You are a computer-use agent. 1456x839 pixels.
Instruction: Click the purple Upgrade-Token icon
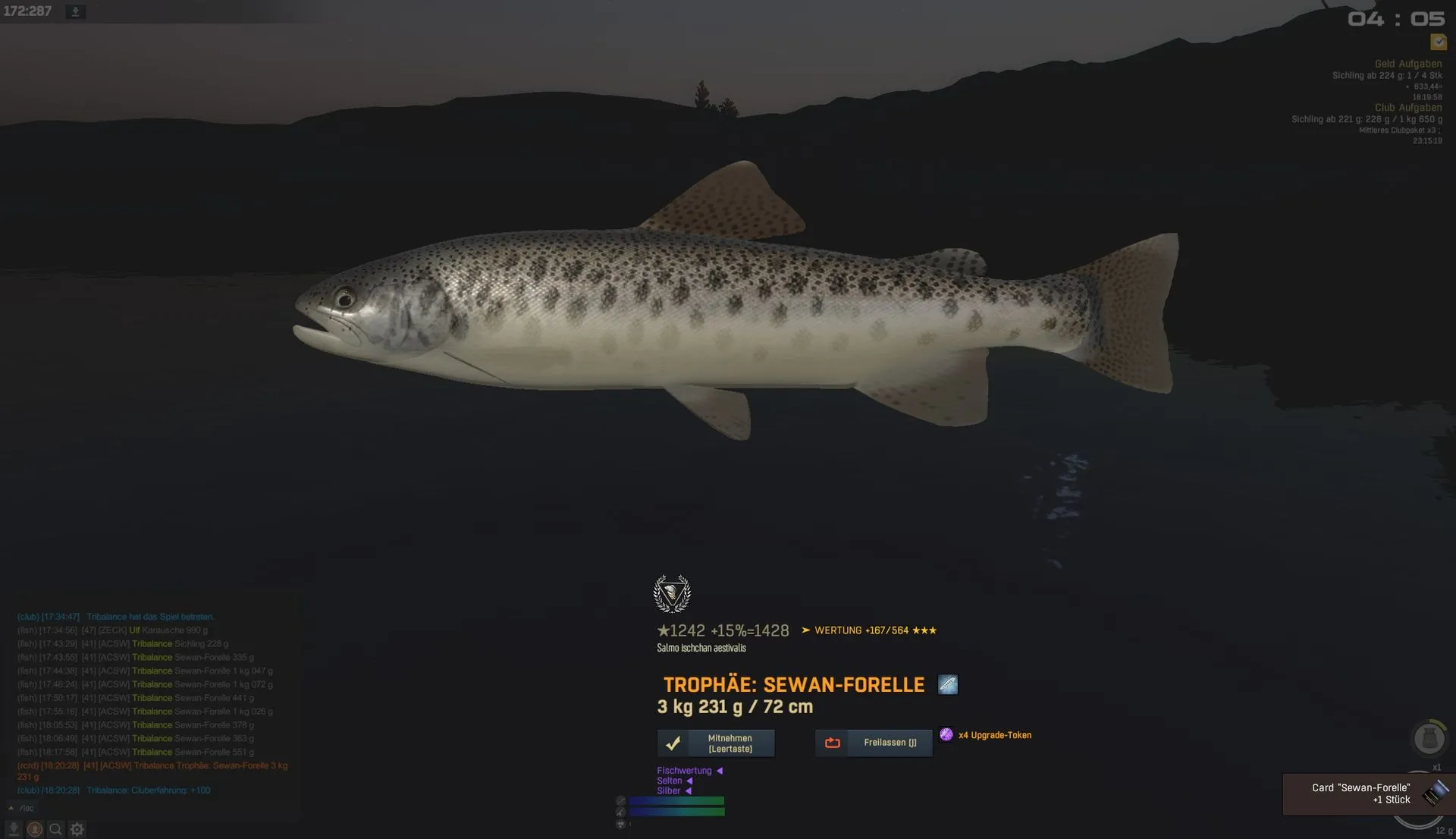946,734
